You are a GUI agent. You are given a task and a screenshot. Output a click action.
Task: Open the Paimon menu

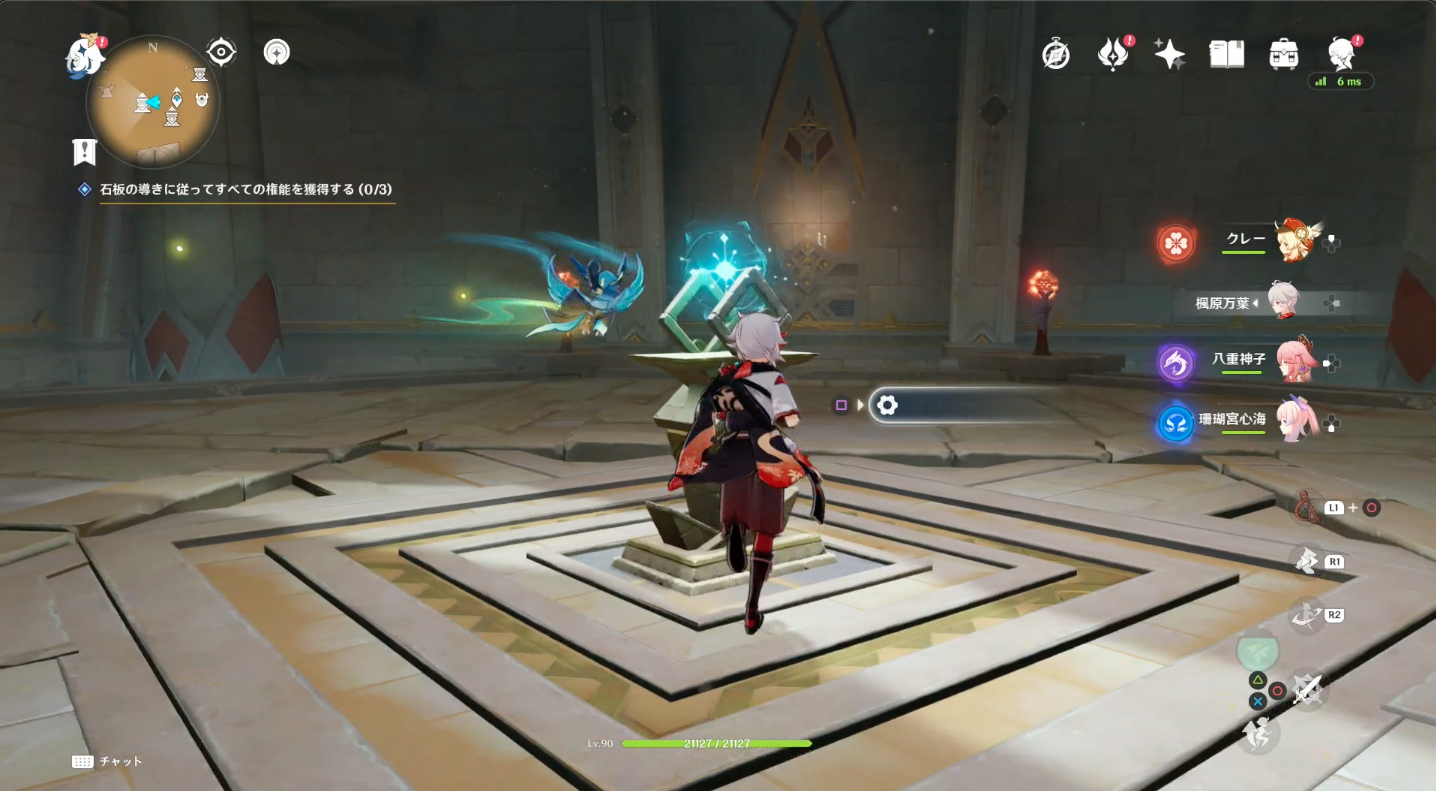(x=84, y=58)
